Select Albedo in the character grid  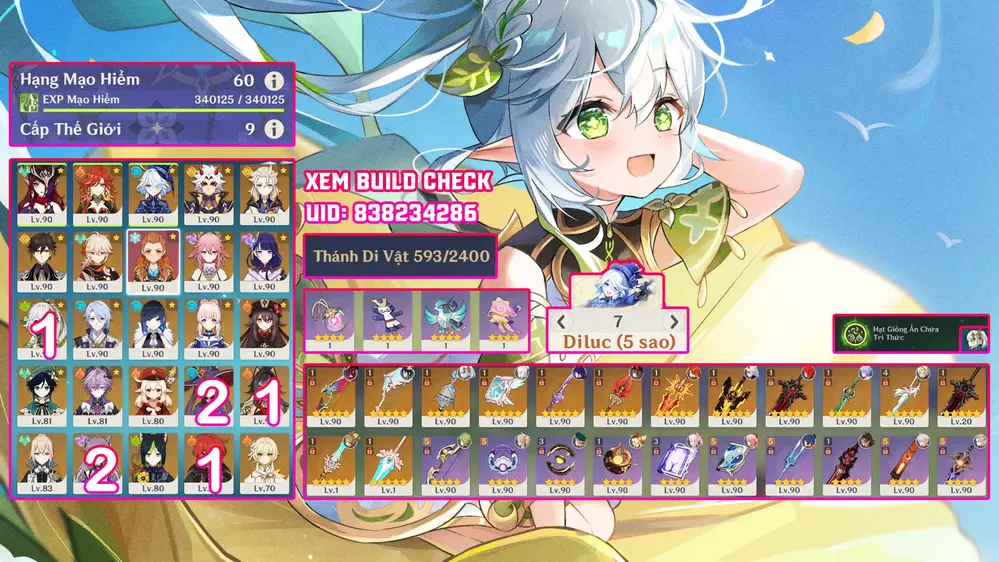[265, 194]
